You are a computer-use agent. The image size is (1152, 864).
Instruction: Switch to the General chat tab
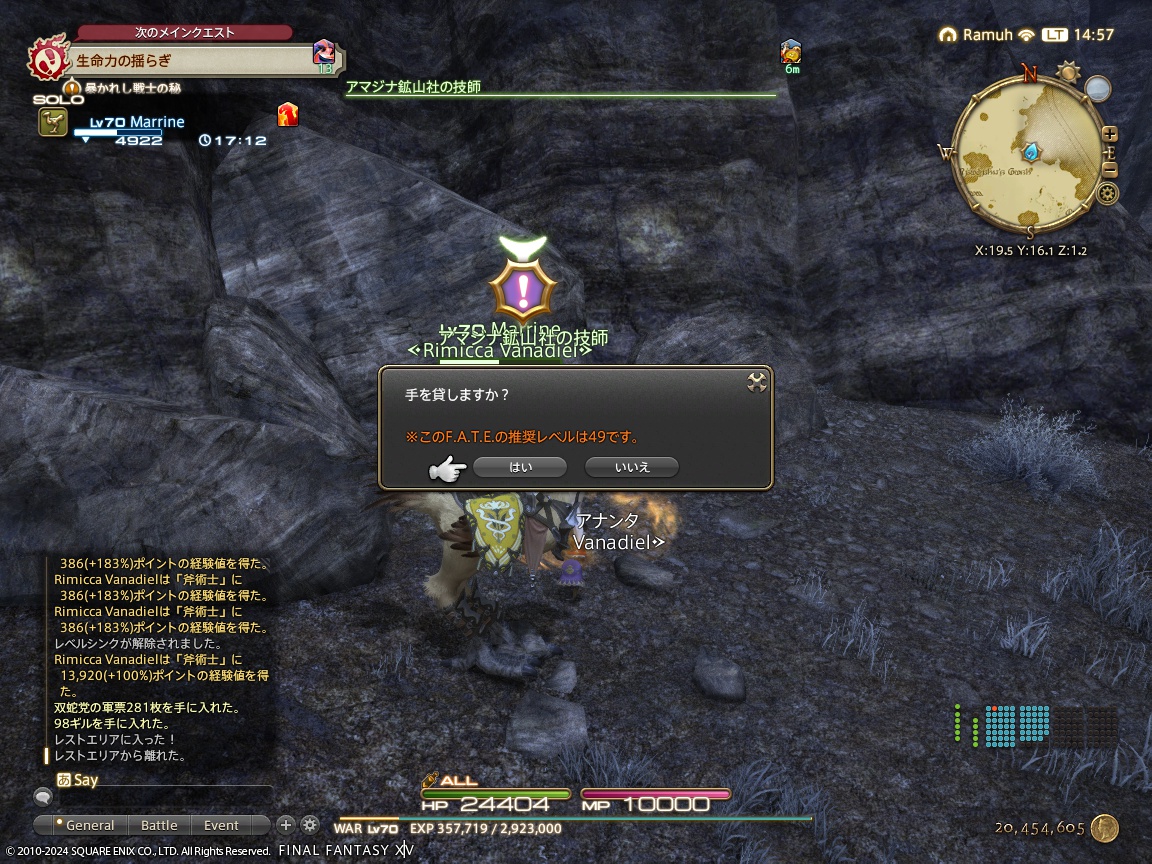(x=90, y=825)
